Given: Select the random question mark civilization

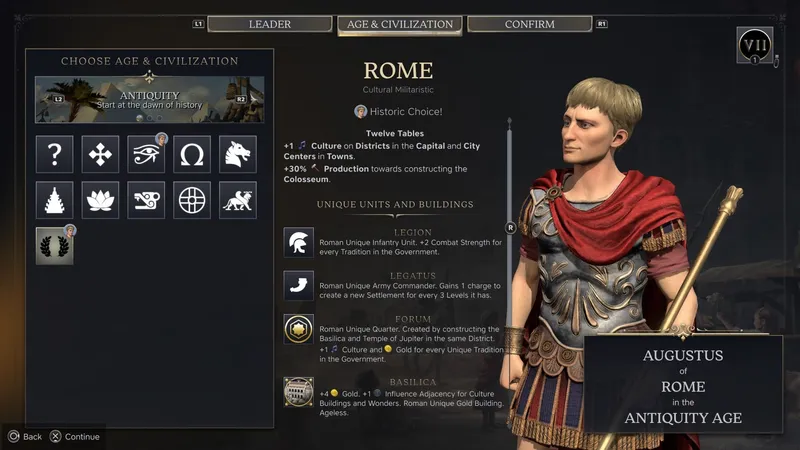Looking at the screenshot, I should 55,155.
